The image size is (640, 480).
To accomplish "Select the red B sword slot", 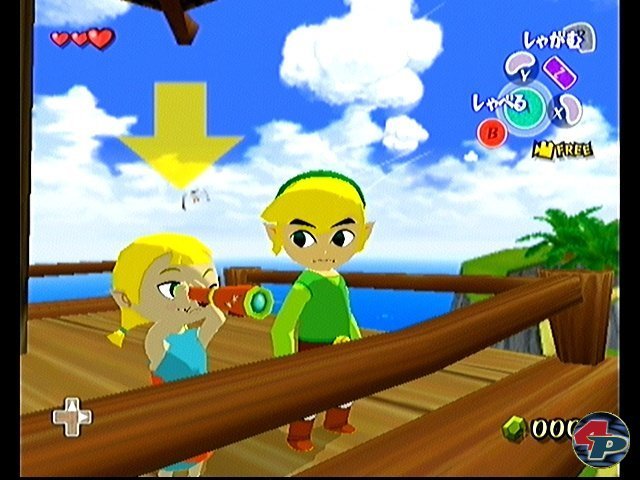I will [x=491, y=132].
